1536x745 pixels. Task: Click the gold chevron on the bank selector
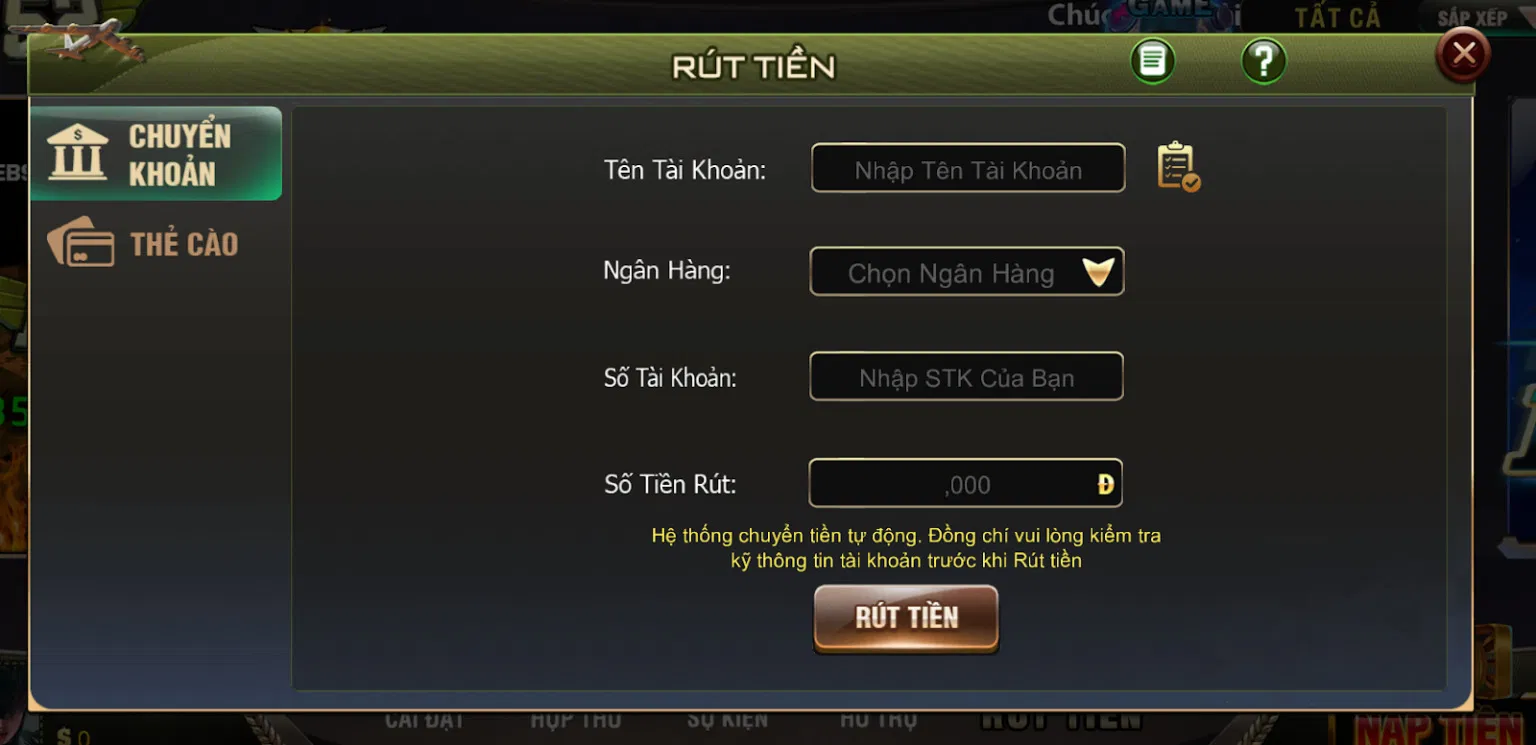pyautogui.click(x=1100, y=271)
